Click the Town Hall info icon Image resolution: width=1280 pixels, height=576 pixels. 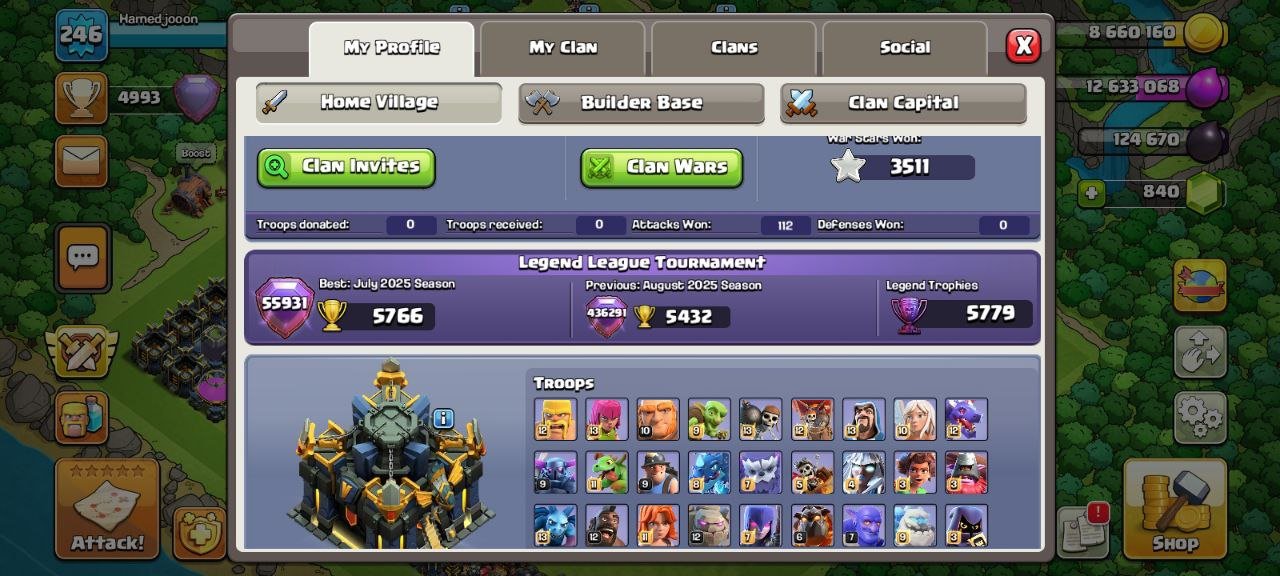[443, 418]
